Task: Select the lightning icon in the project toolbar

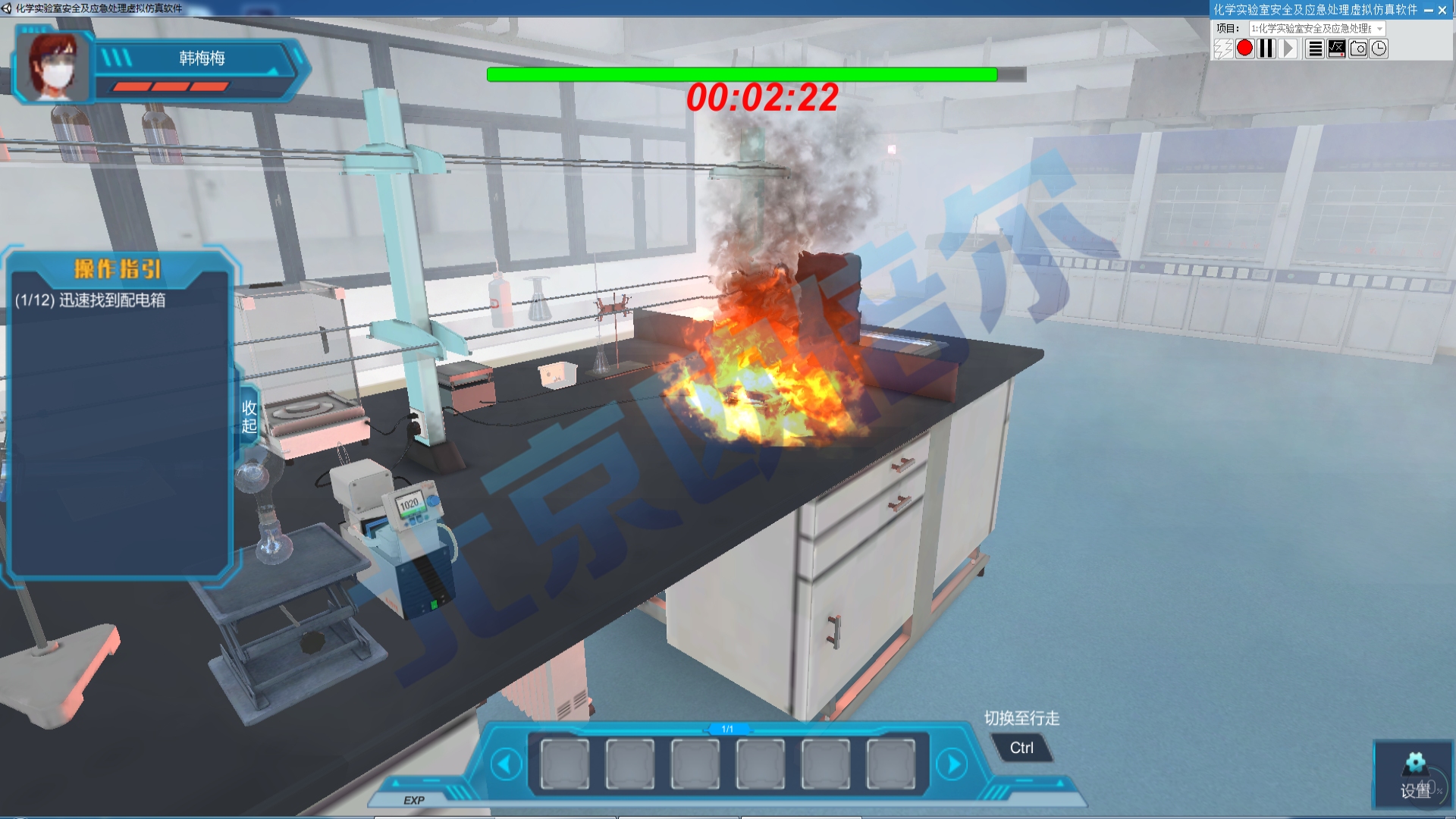Action: click(1222, 49)
